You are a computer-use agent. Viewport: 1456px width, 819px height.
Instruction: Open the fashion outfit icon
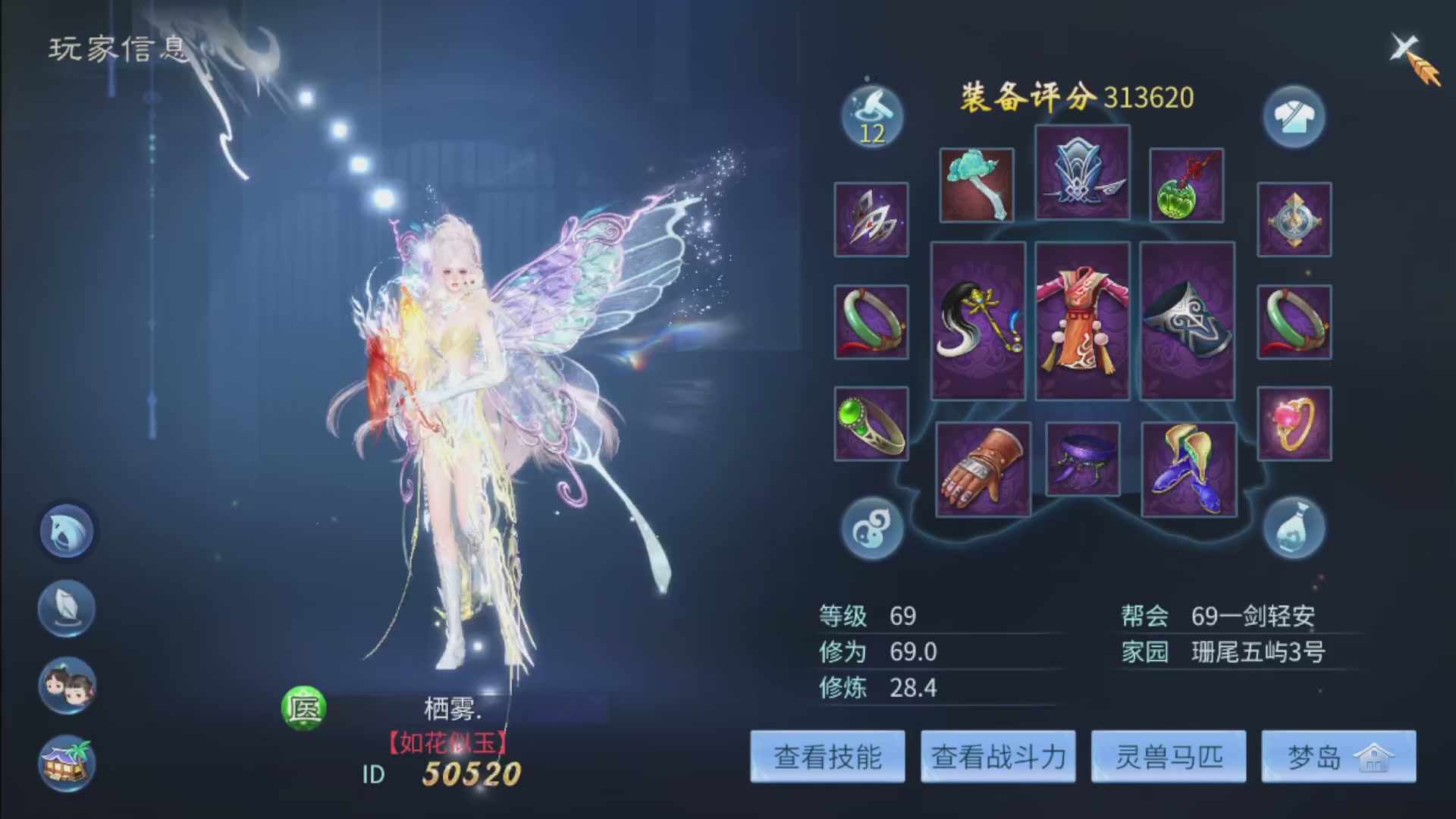[x=1294, y=118]
